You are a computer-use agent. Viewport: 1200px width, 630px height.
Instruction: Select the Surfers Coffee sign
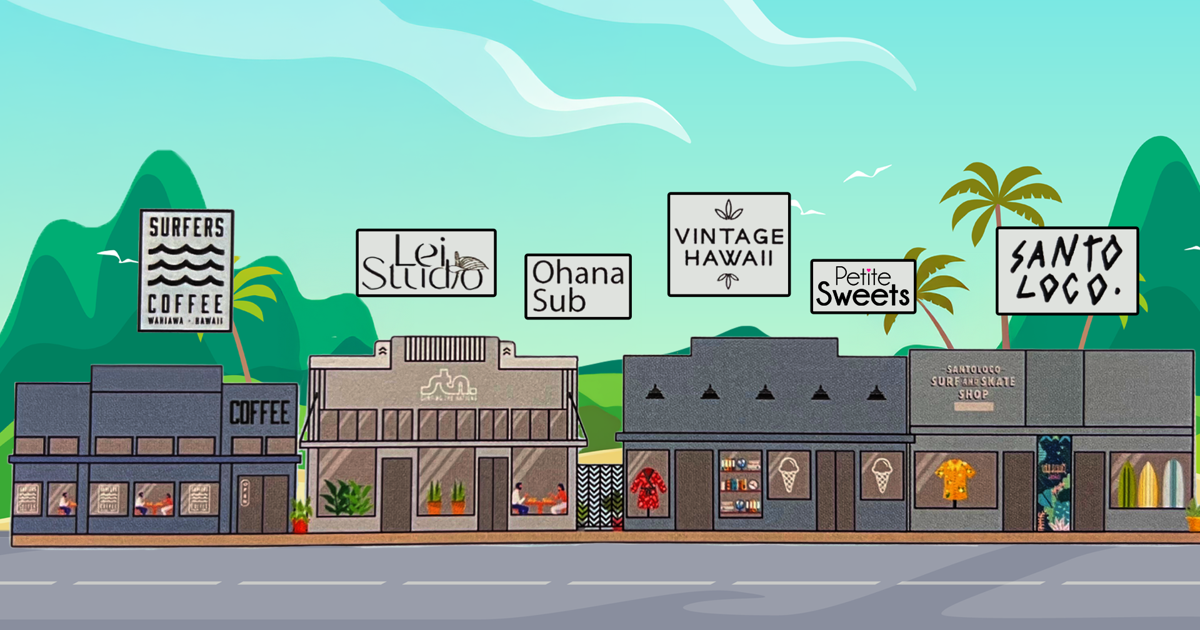[186, 270]
